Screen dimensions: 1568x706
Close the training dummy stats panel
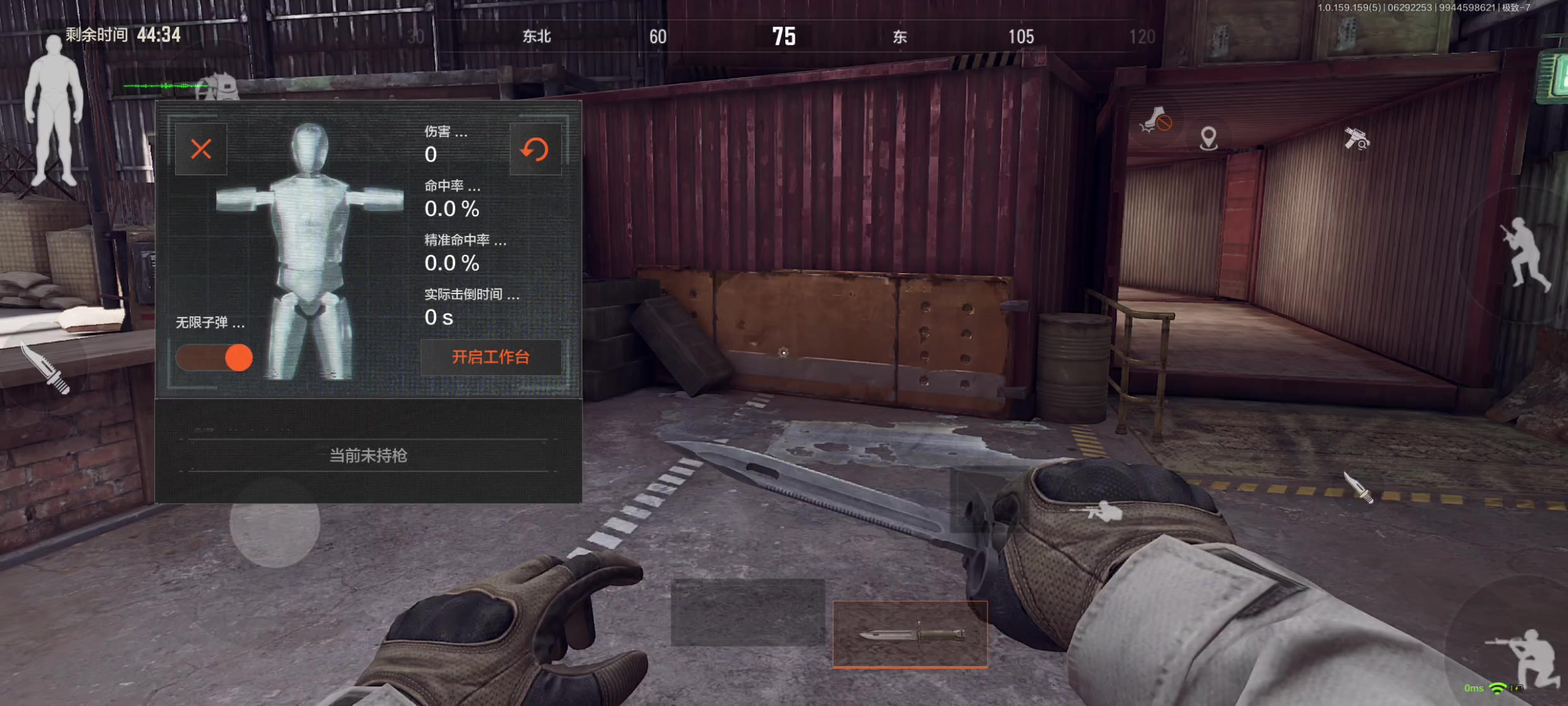[201, 149]
